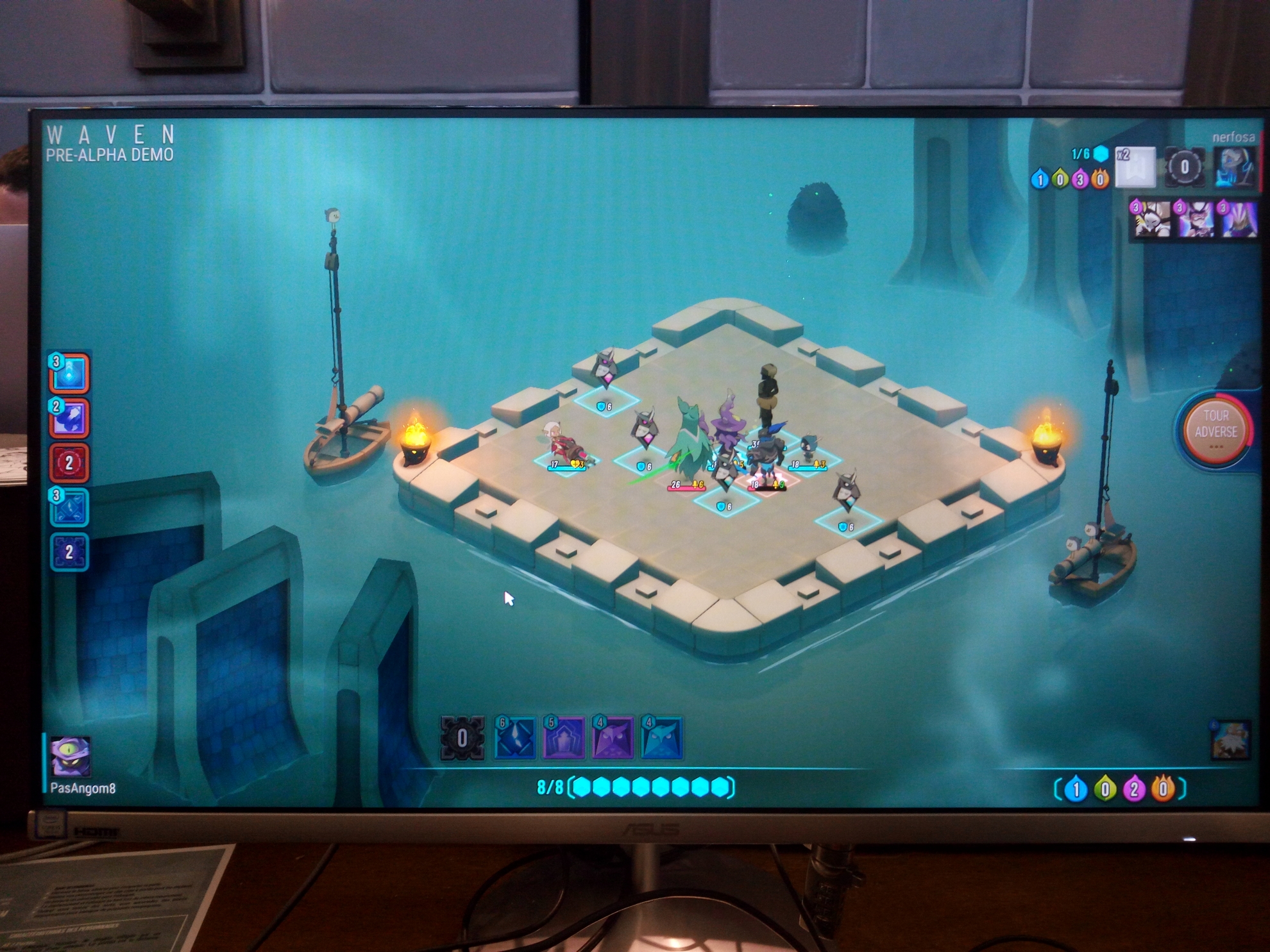
Task: Inspect opponent's purple spiky companion card
Action: (x=1239, y=219)
